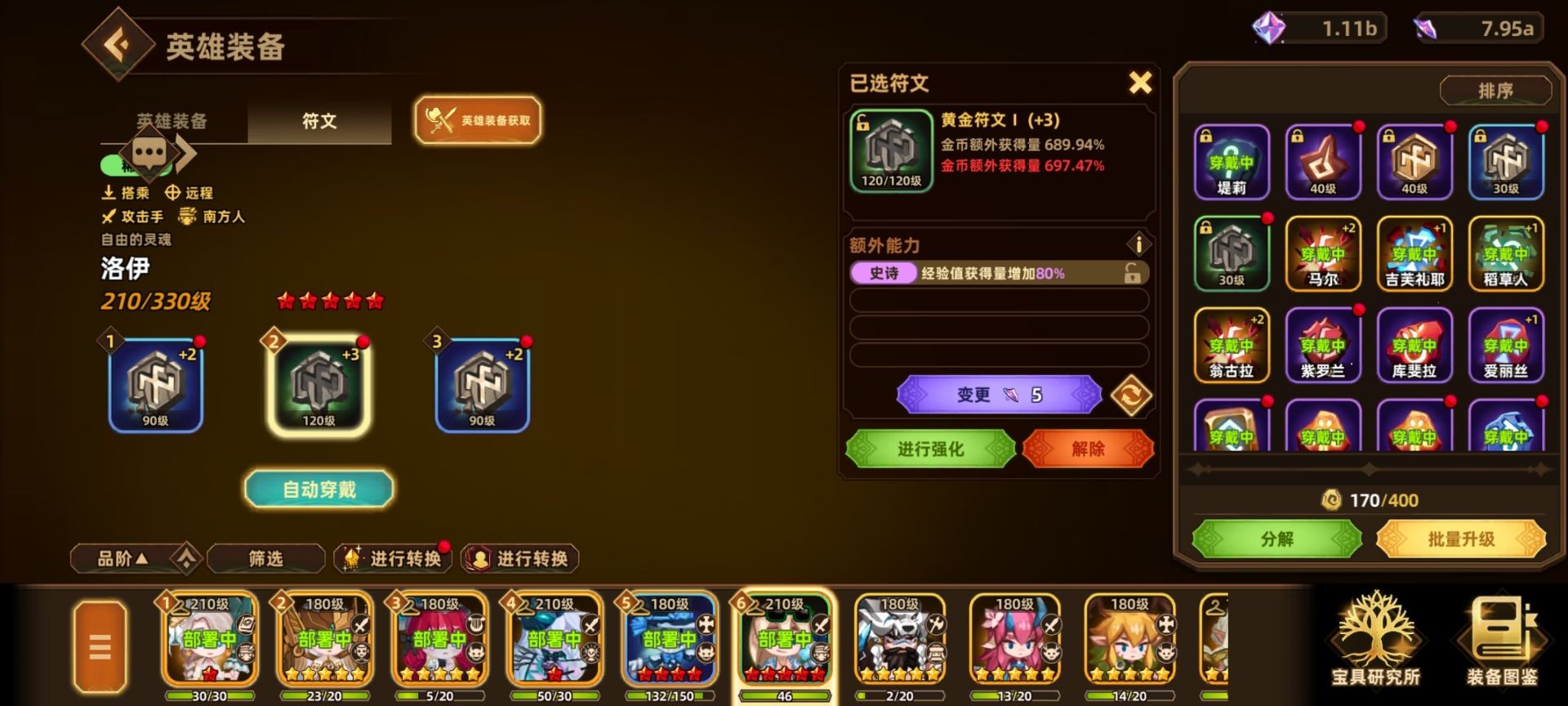Switch to the 英雄装备 tab

click(x=173, y=121)
